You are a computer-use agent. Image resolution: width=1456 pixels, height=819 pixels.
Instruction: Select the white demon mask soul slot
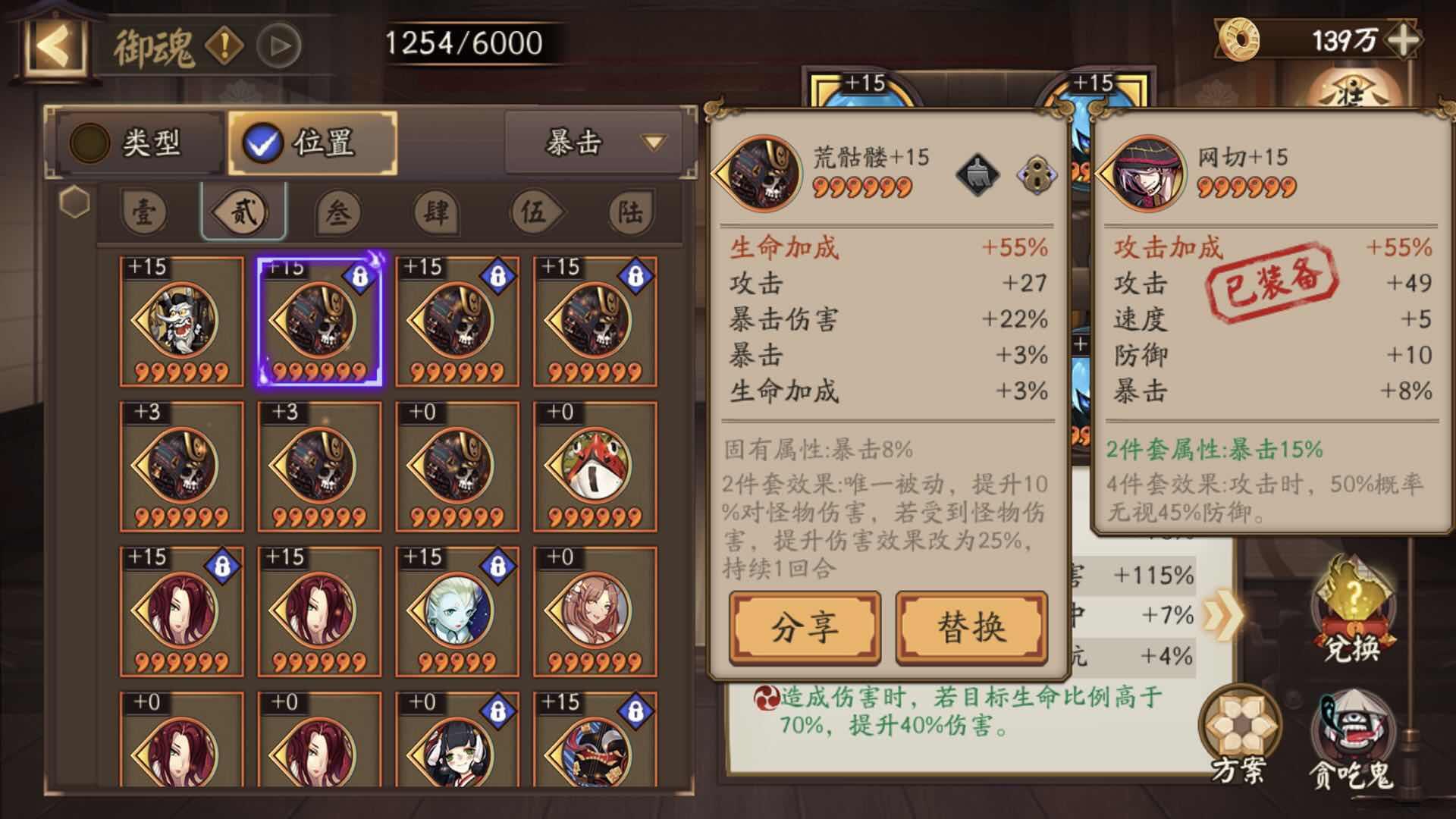182,322
